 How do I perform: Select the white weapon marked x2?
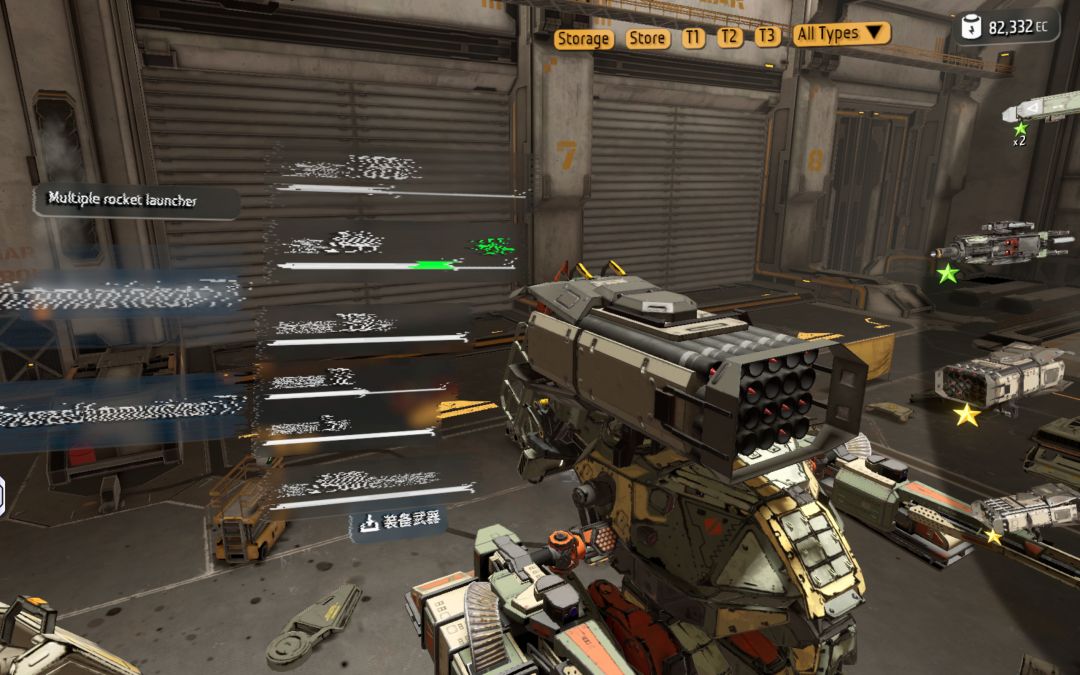coord(1046,107)
